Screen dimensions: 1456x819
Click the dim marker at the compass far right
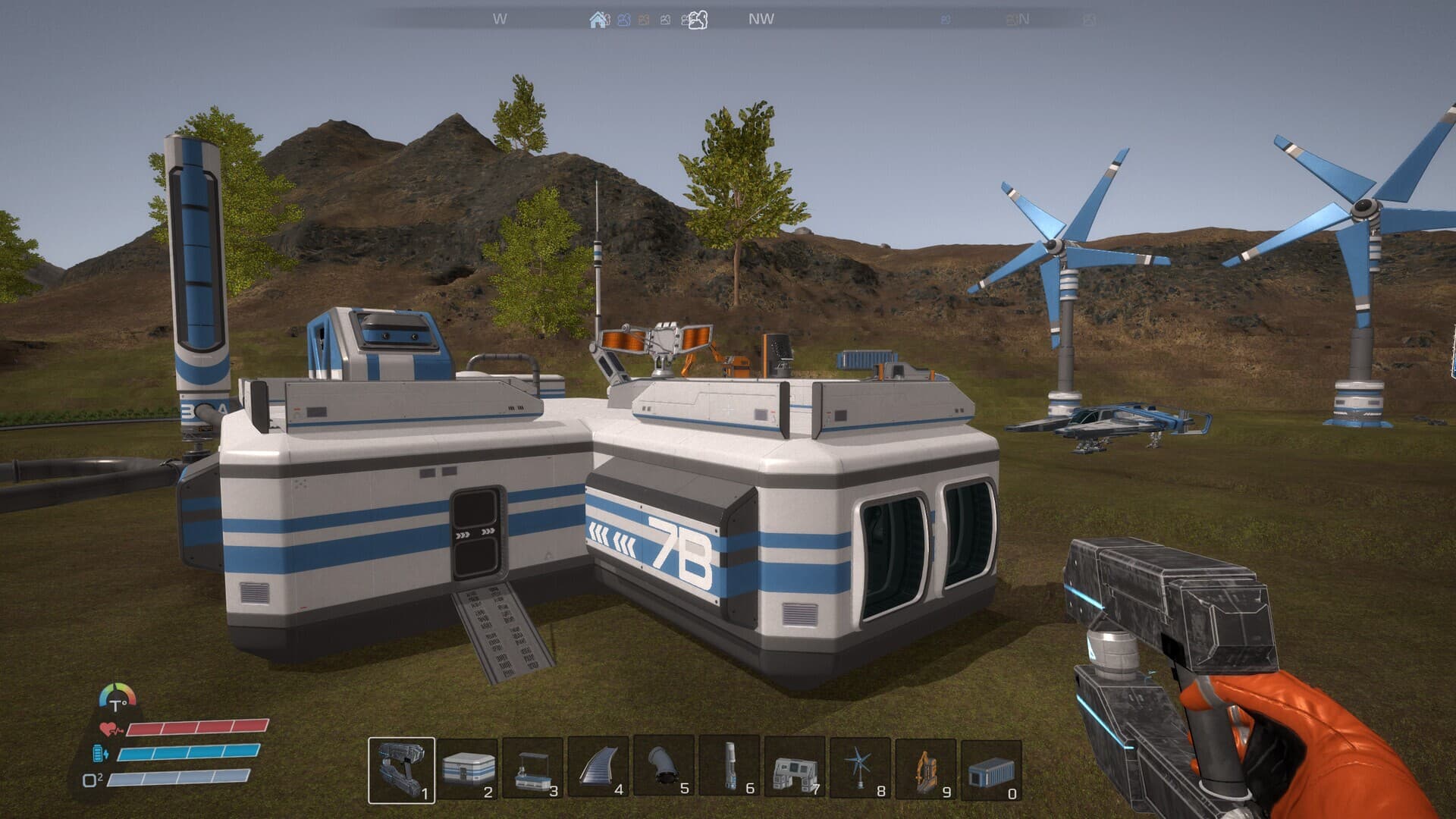[x=1090, y=20]
